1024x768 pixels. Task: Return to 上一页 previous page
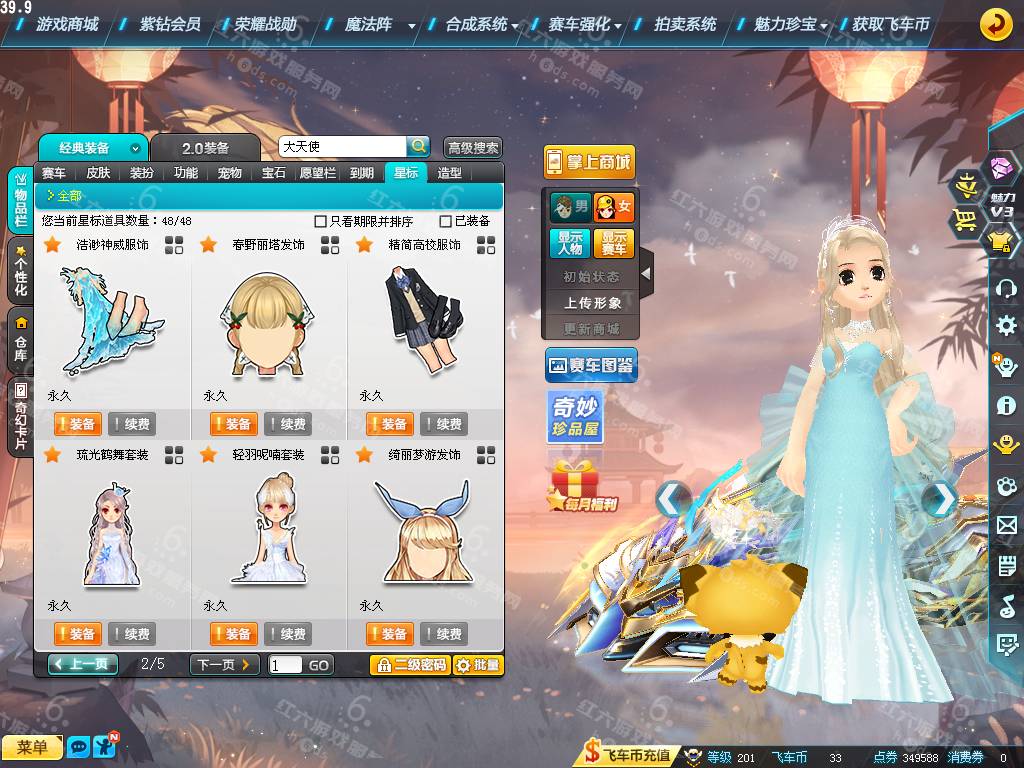click(83, 664)
